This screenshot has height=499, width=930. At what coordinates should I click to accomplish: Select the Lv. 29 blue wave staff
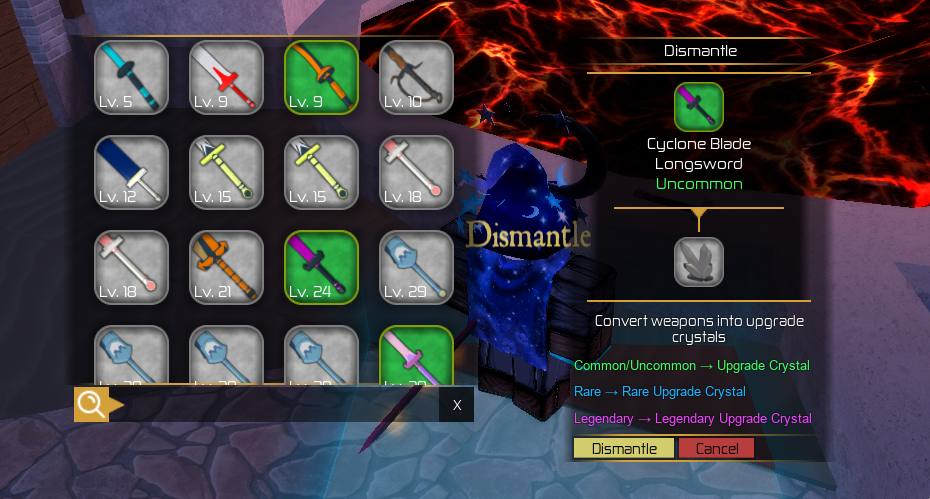click(x=416, y=267)
